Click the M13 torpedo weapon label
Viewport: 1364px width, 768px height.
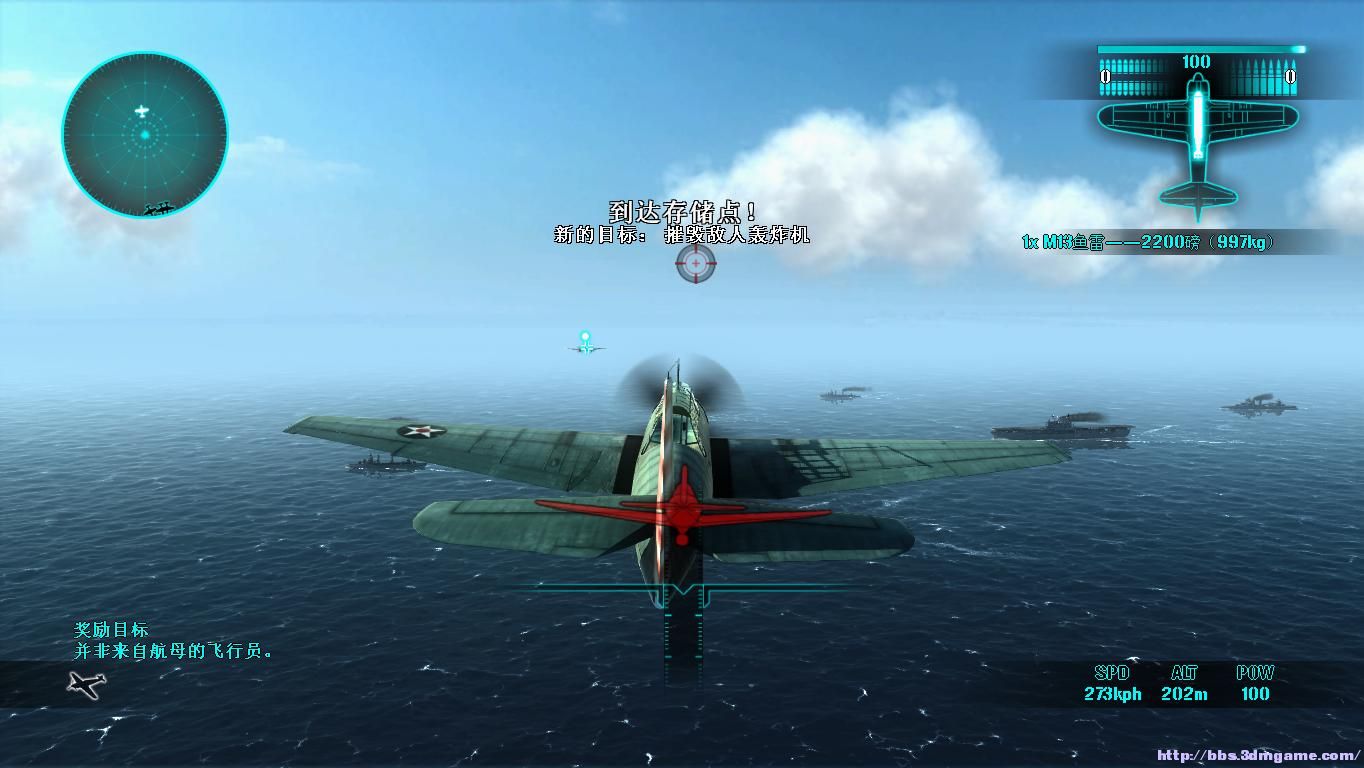point(1148,242)
